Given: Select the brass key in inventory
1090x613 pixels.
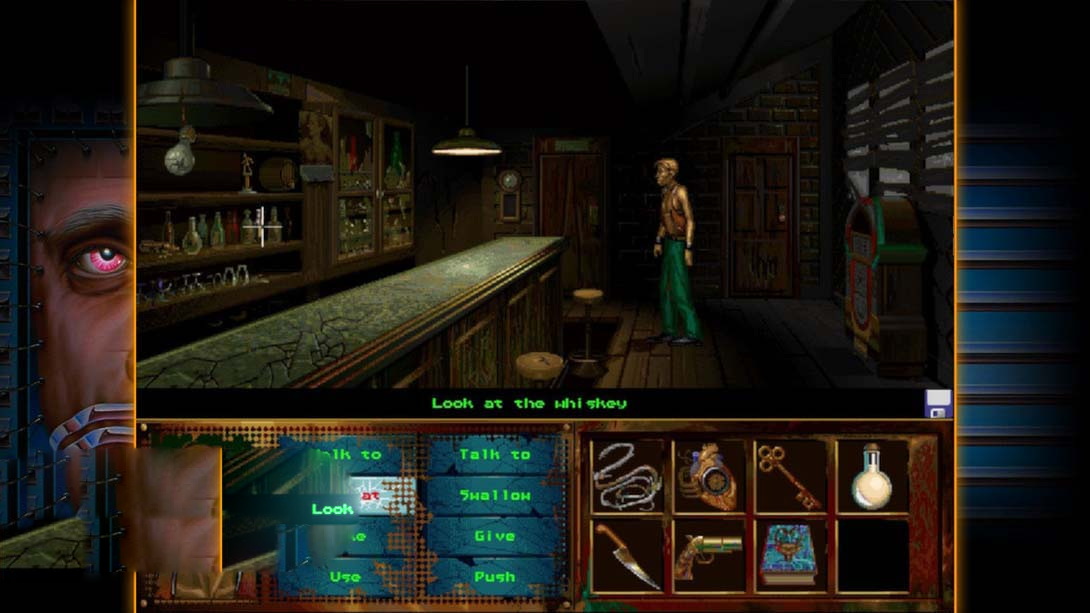Looking at the screenshot, I should coord(791,476).
